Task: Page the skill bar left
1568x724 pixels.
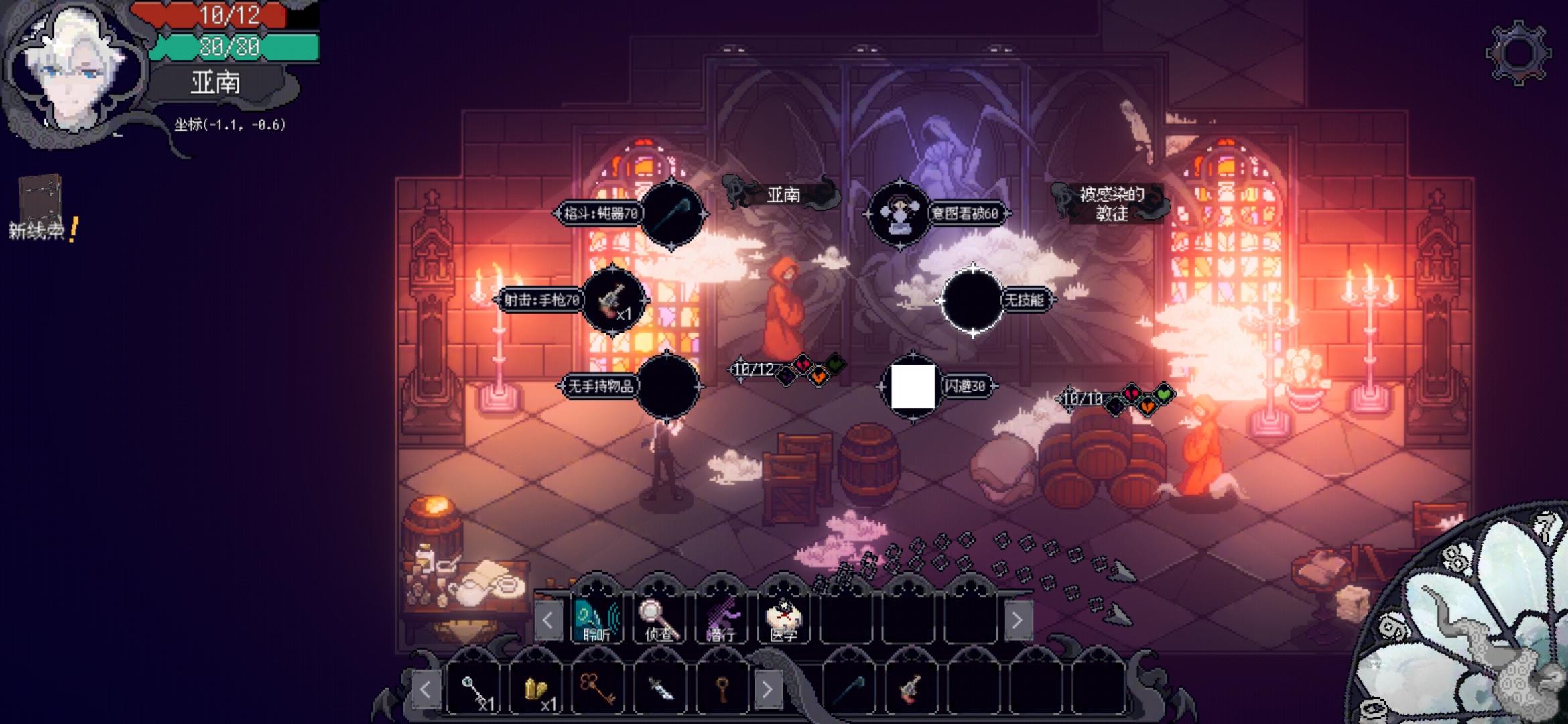Action: (x=547, y=620)
